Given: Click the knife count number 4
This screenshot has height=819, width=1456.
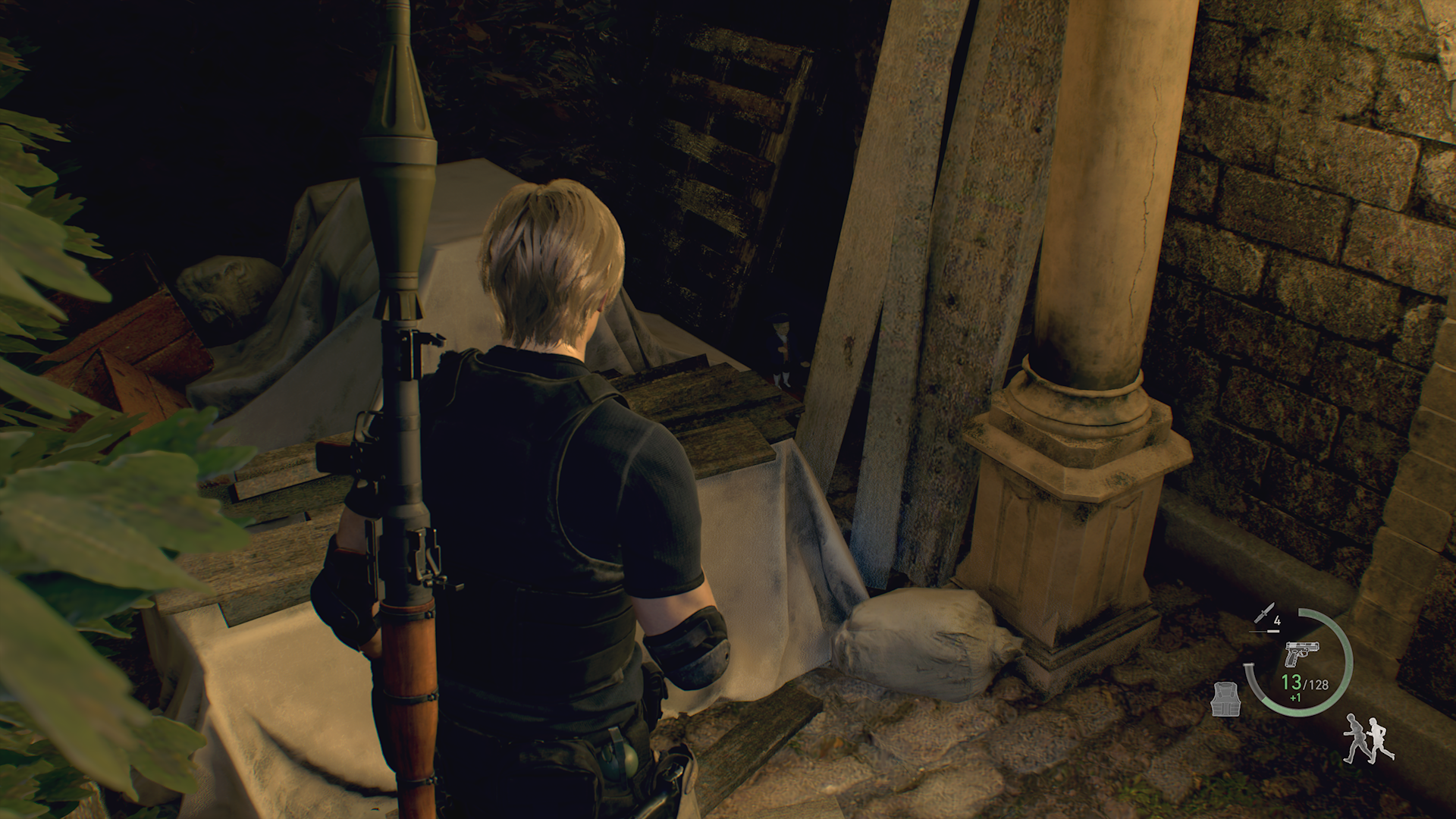Looking at the screenshot, I should (x=1277, y=620).
